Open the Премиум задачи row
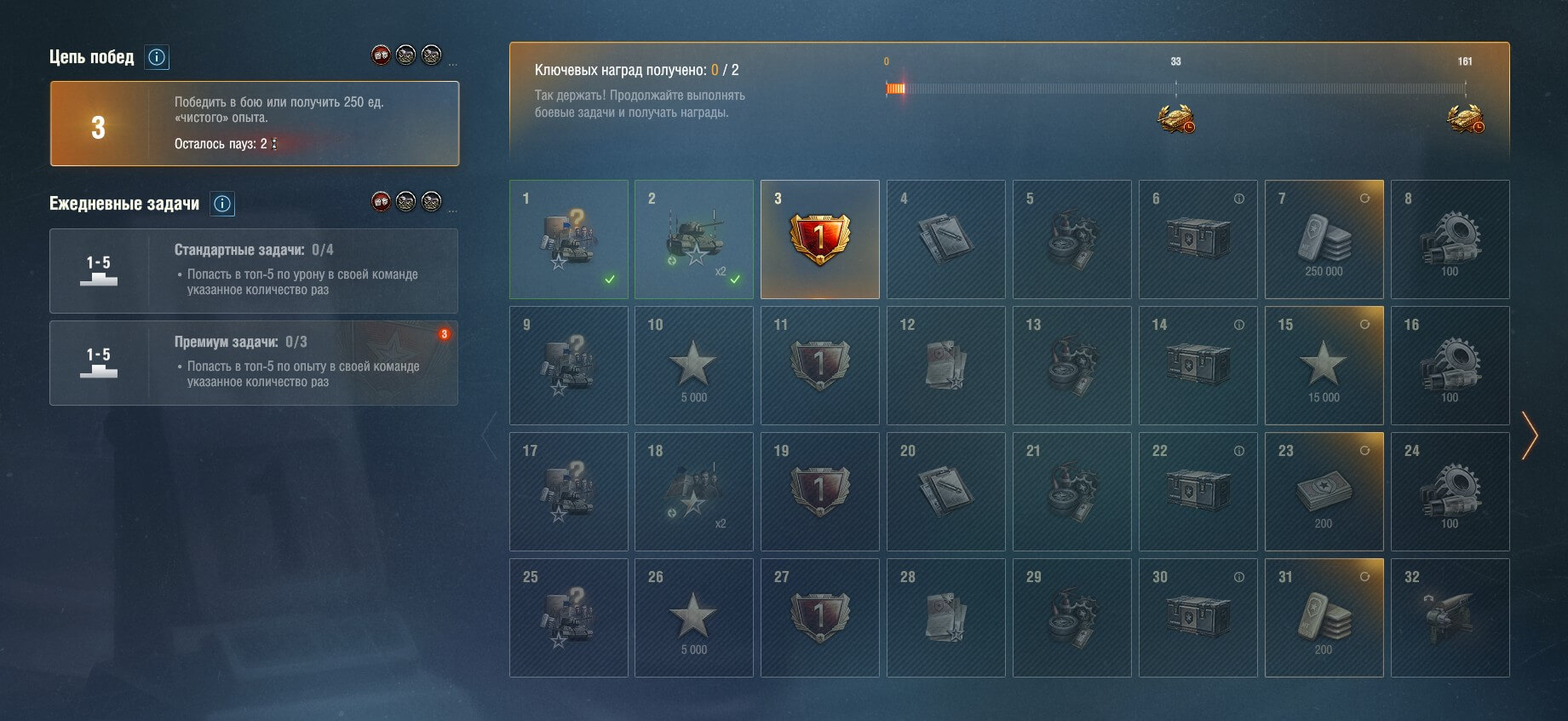 (254, 363)
